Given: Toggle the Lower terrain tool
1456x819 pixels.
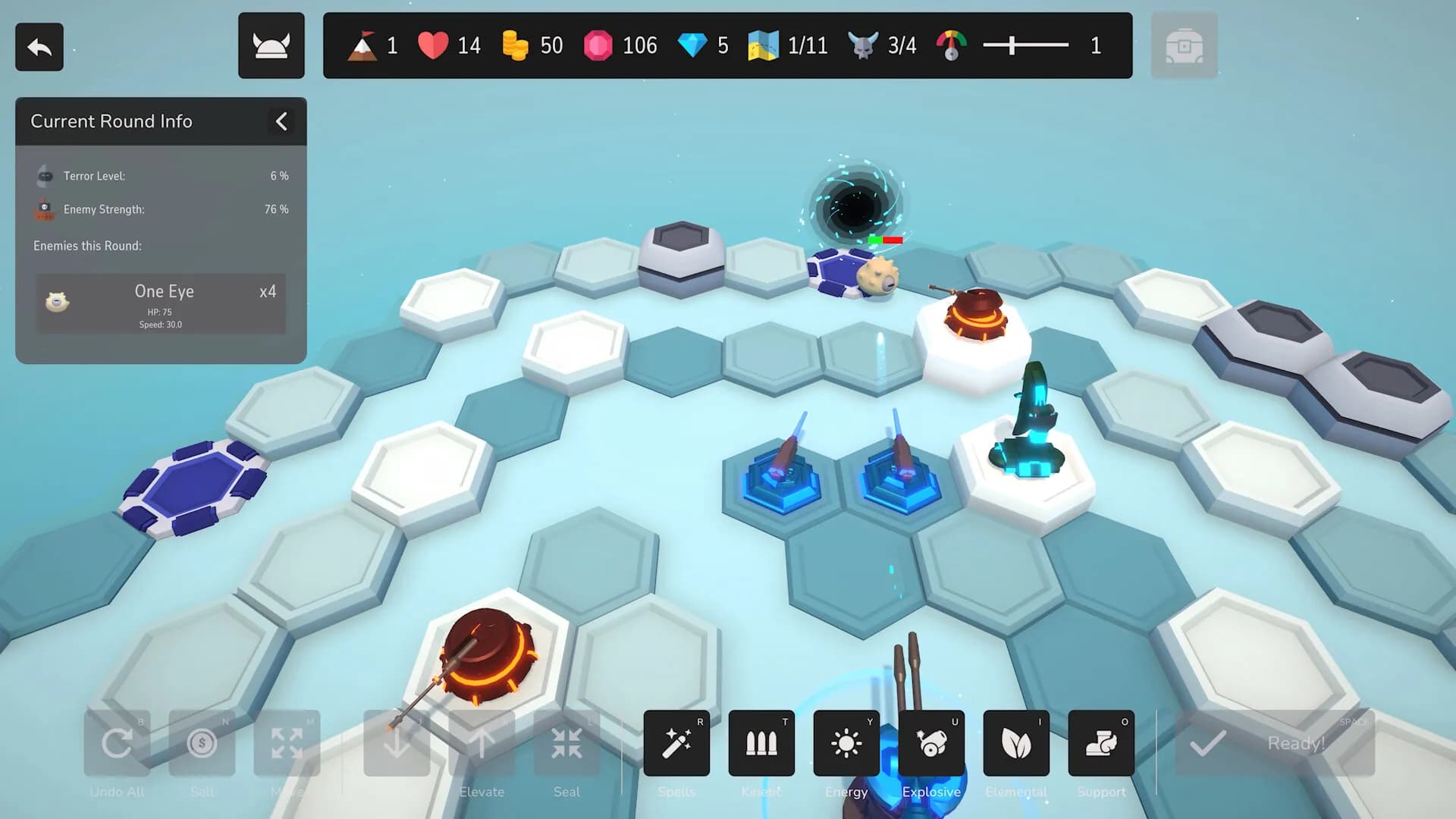Looking at the screenshot, I should point(397,744).
